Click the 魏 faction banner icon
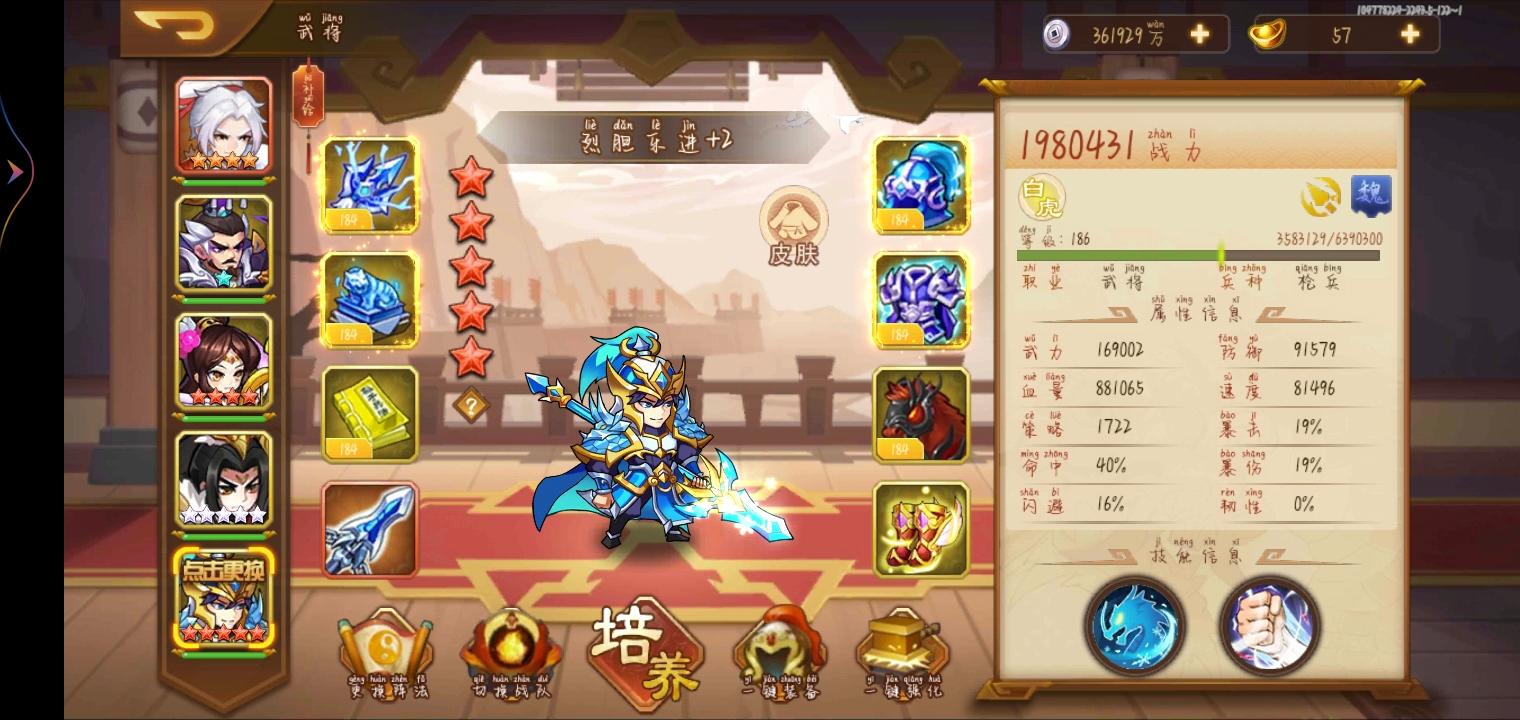Viewport: 1520px width, 720px height. [x=1372, y=194]
